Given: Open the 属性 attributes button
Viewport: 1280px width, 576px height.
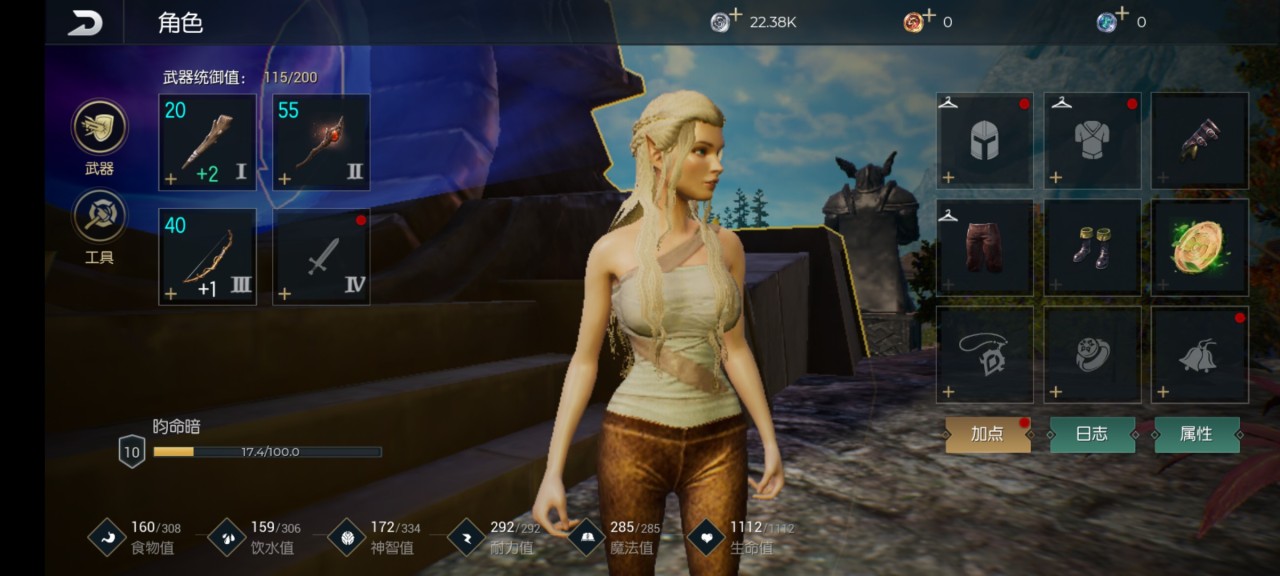Looking at the screenshot, I should pyautogui.click(x=1197, y=434).
